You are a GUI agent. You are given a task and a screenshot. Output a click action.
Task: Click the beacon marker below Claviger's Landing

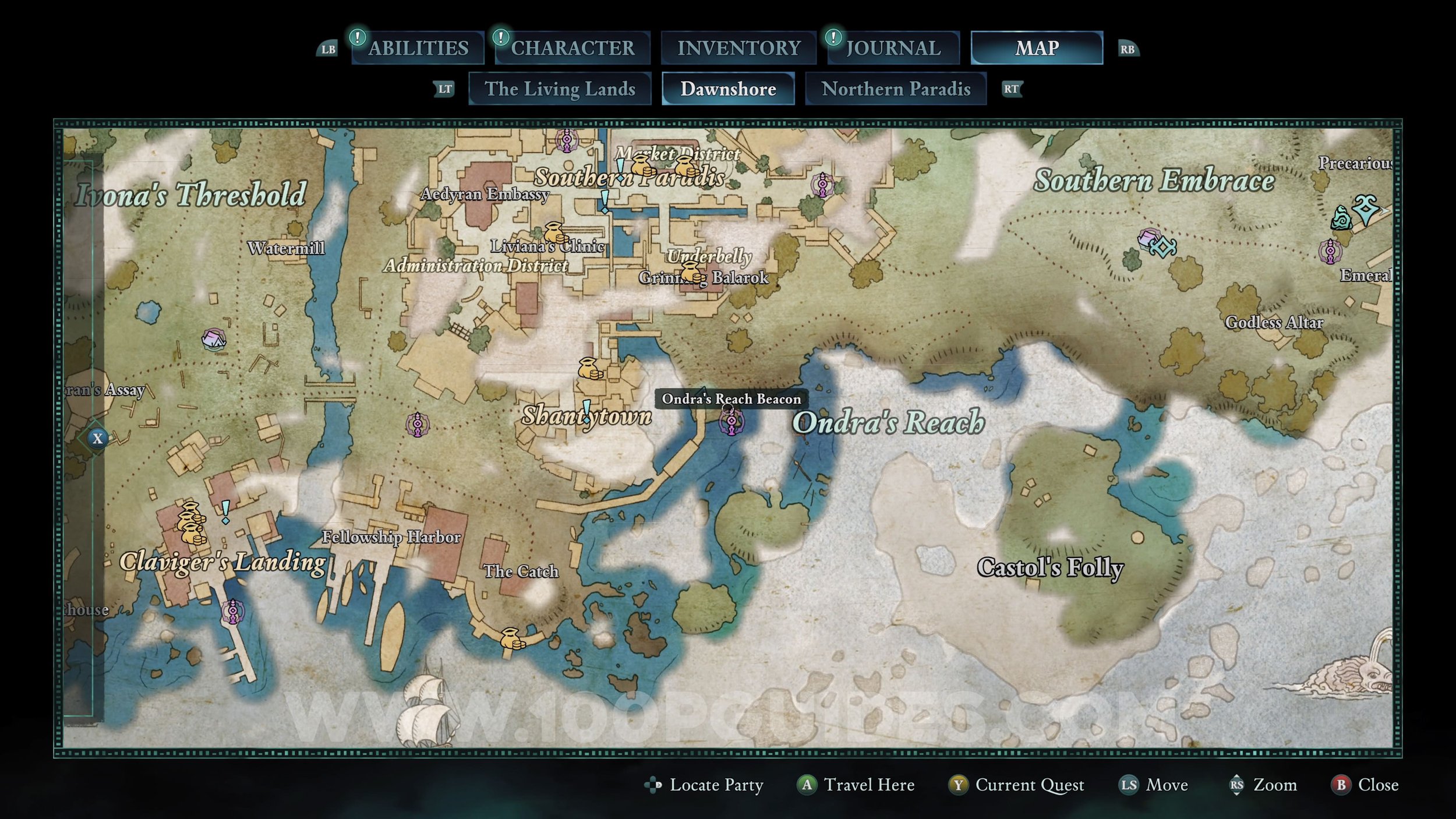[233, 611]
